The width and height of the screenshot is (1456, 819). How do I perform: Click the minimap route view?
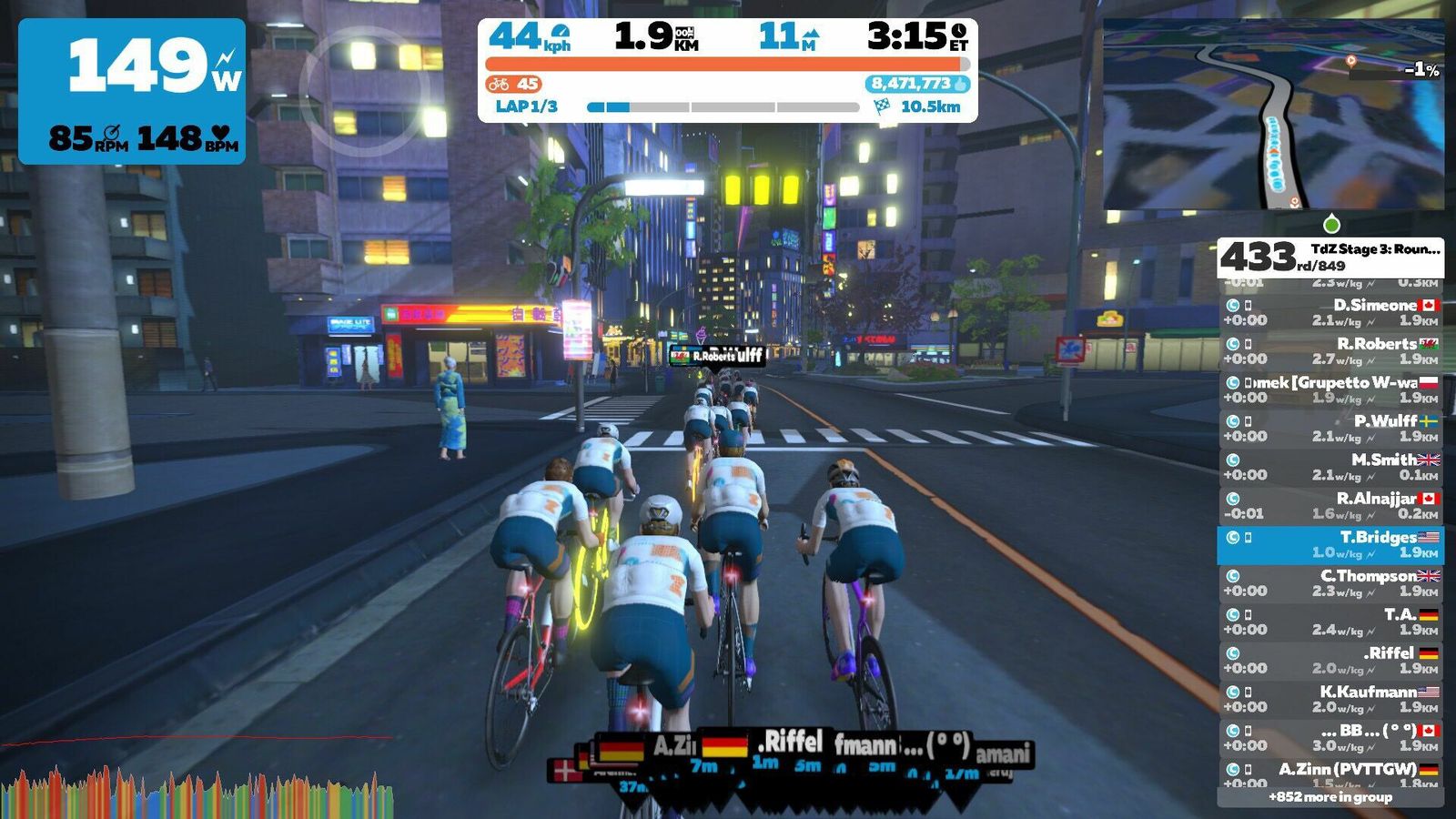[x=1273, y=115]
